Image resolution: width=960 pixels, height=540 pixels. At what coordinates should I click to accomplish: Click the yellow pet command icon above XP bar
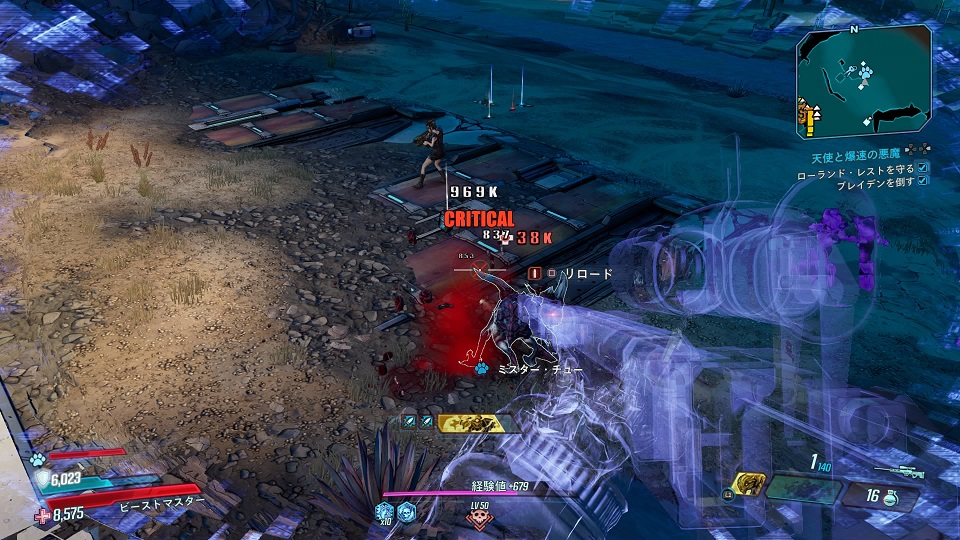[x=469, y=423]
